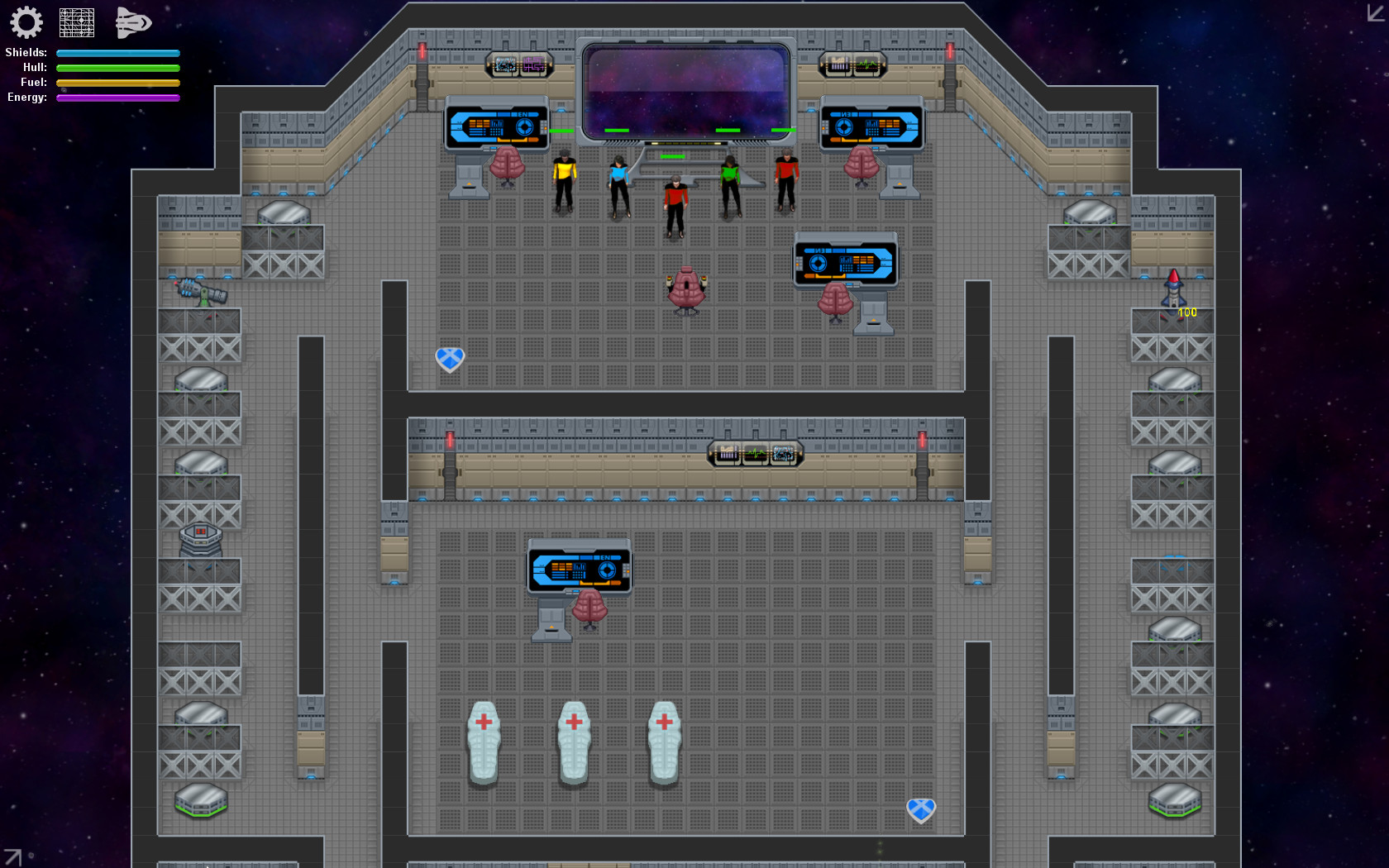Screen dimensions: 1389x868
Task: Open the settings gear icon
Action: click(x=27, y=22)
